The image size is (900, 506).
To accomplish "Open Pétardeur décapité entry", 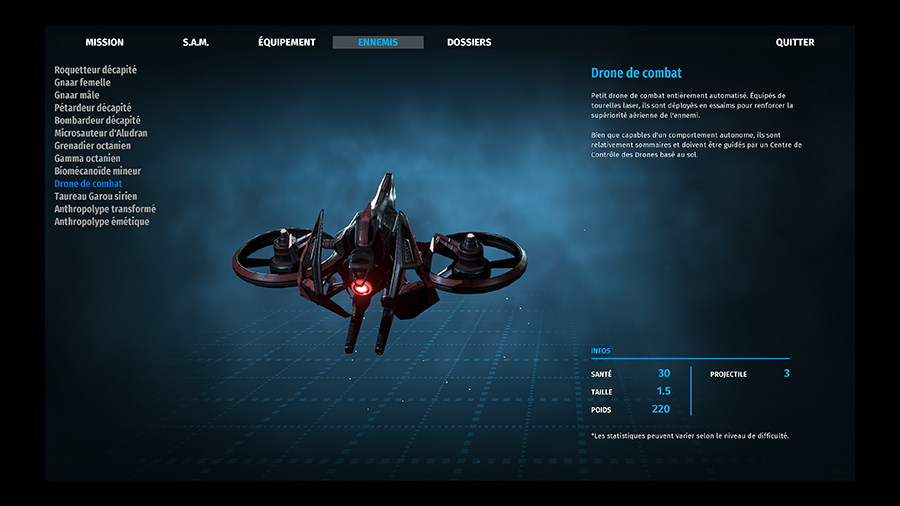I will tap(93, 108).
